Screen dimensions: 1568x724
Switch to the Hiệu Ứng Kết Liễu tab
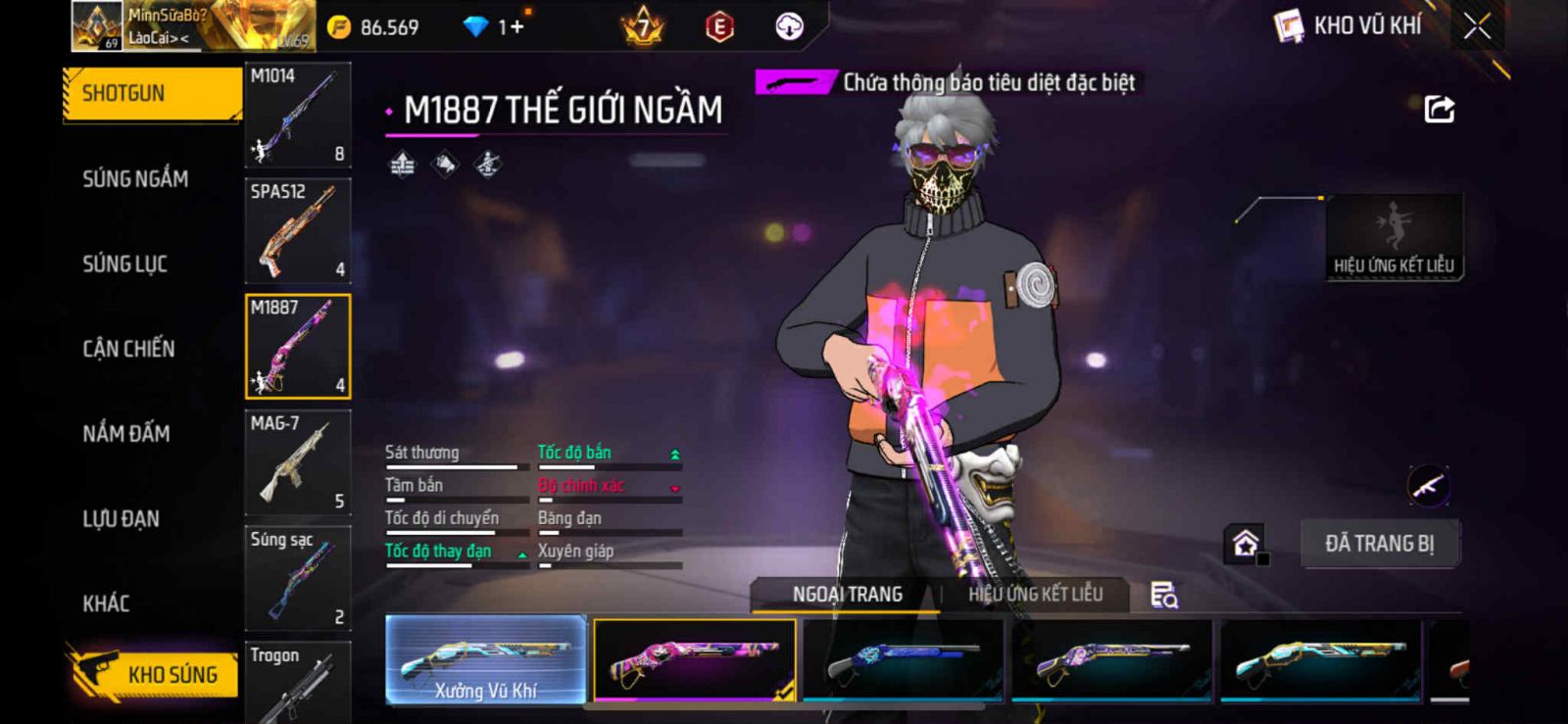point(1035,595)
